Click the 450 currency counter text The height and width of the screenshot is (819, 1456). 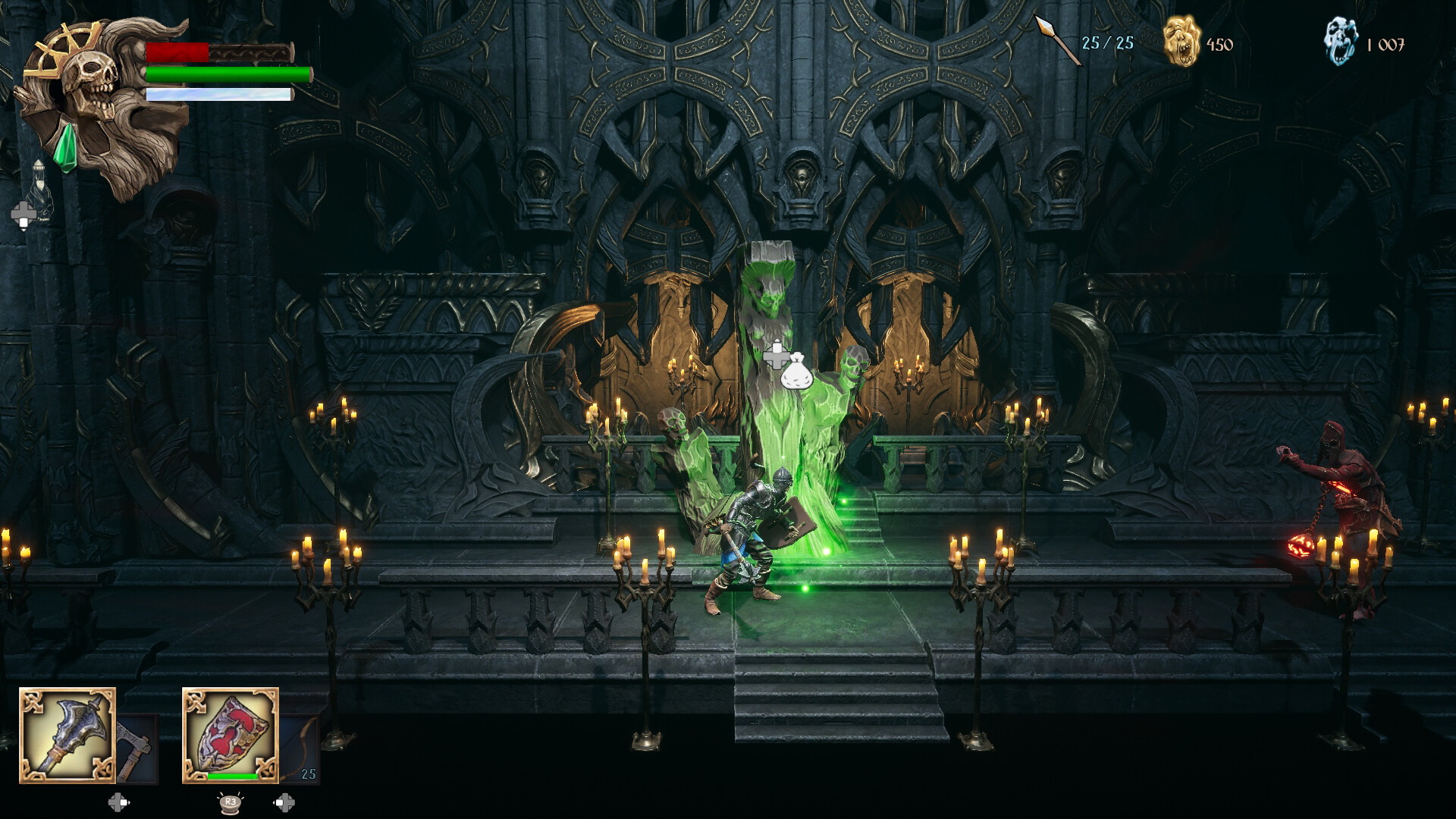coord(1221,44)
